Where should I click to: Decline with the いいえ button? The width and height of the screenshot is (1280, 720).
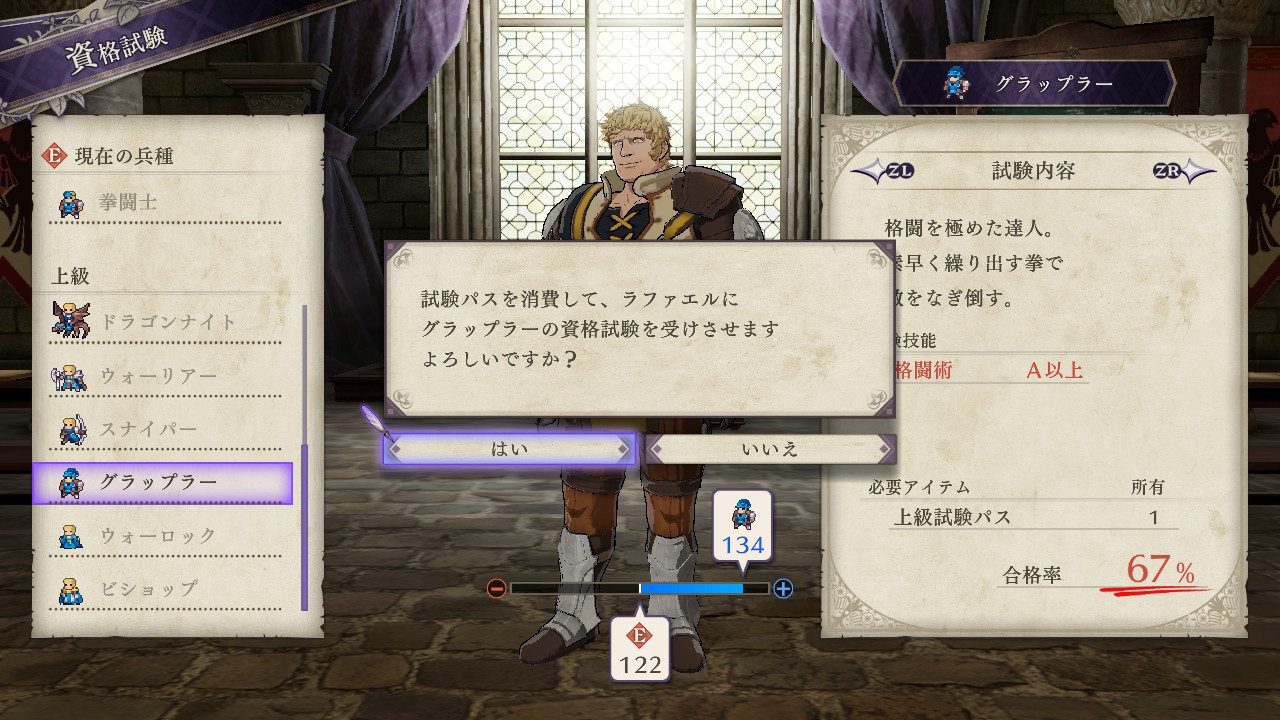coord(770,449)
